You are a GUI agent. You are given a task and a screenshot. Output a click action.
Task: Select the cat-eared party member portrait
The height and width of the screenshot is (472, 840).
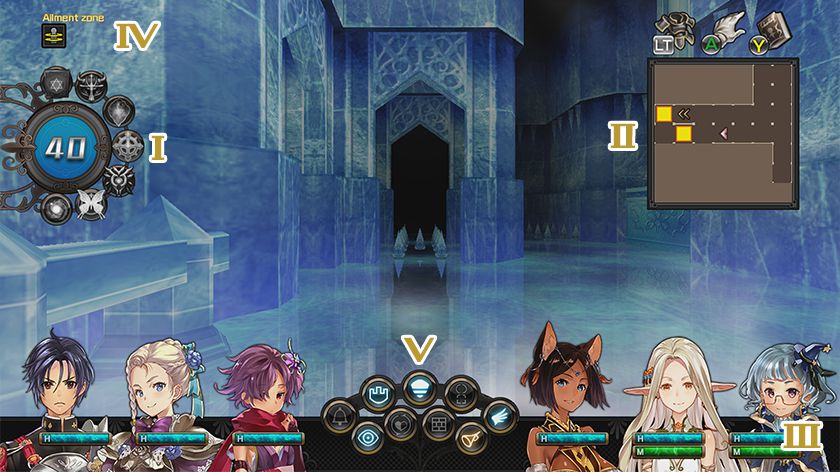pos(571,382)
